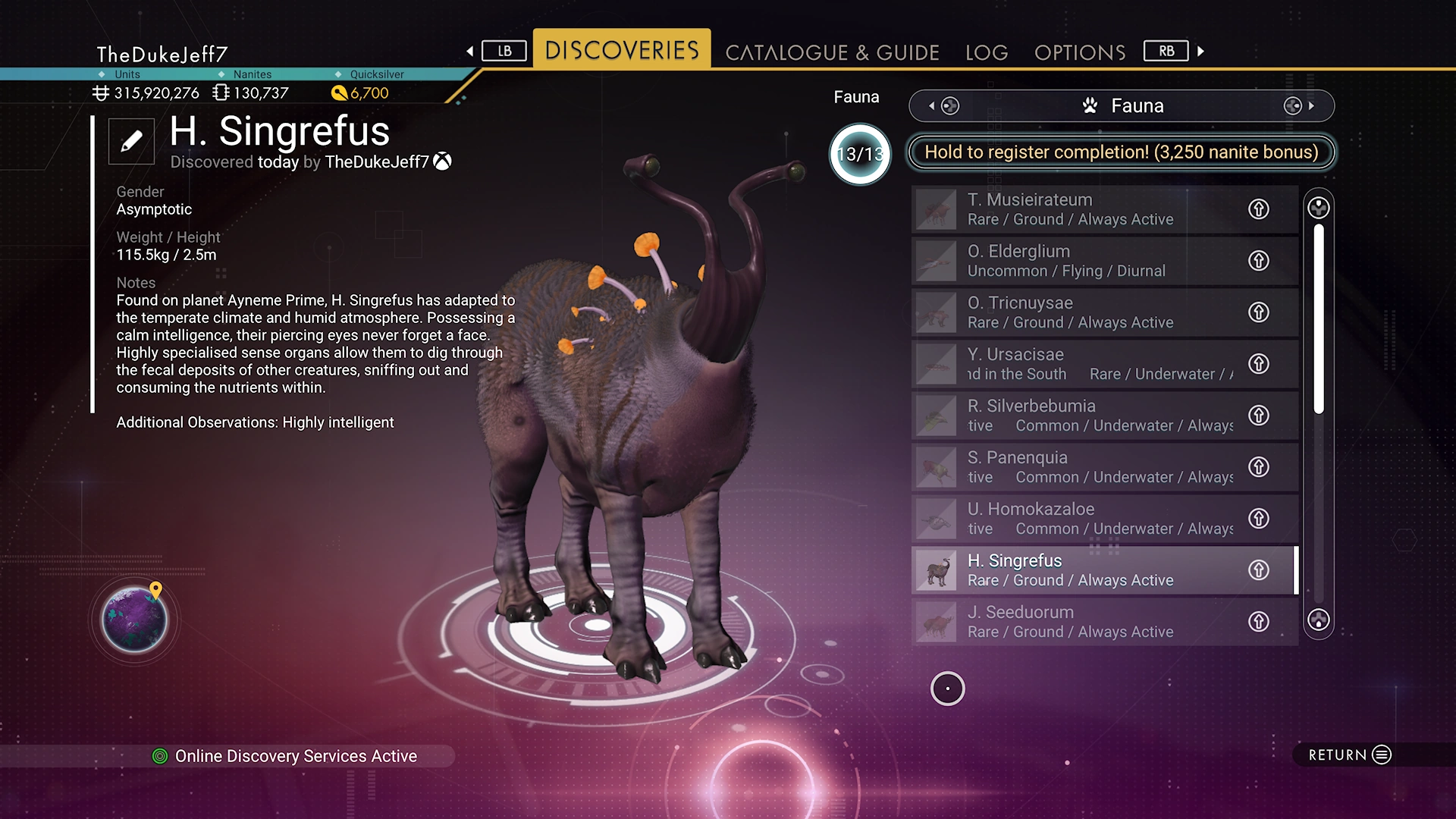Select the Discoveries tab

tap(622, 50)
